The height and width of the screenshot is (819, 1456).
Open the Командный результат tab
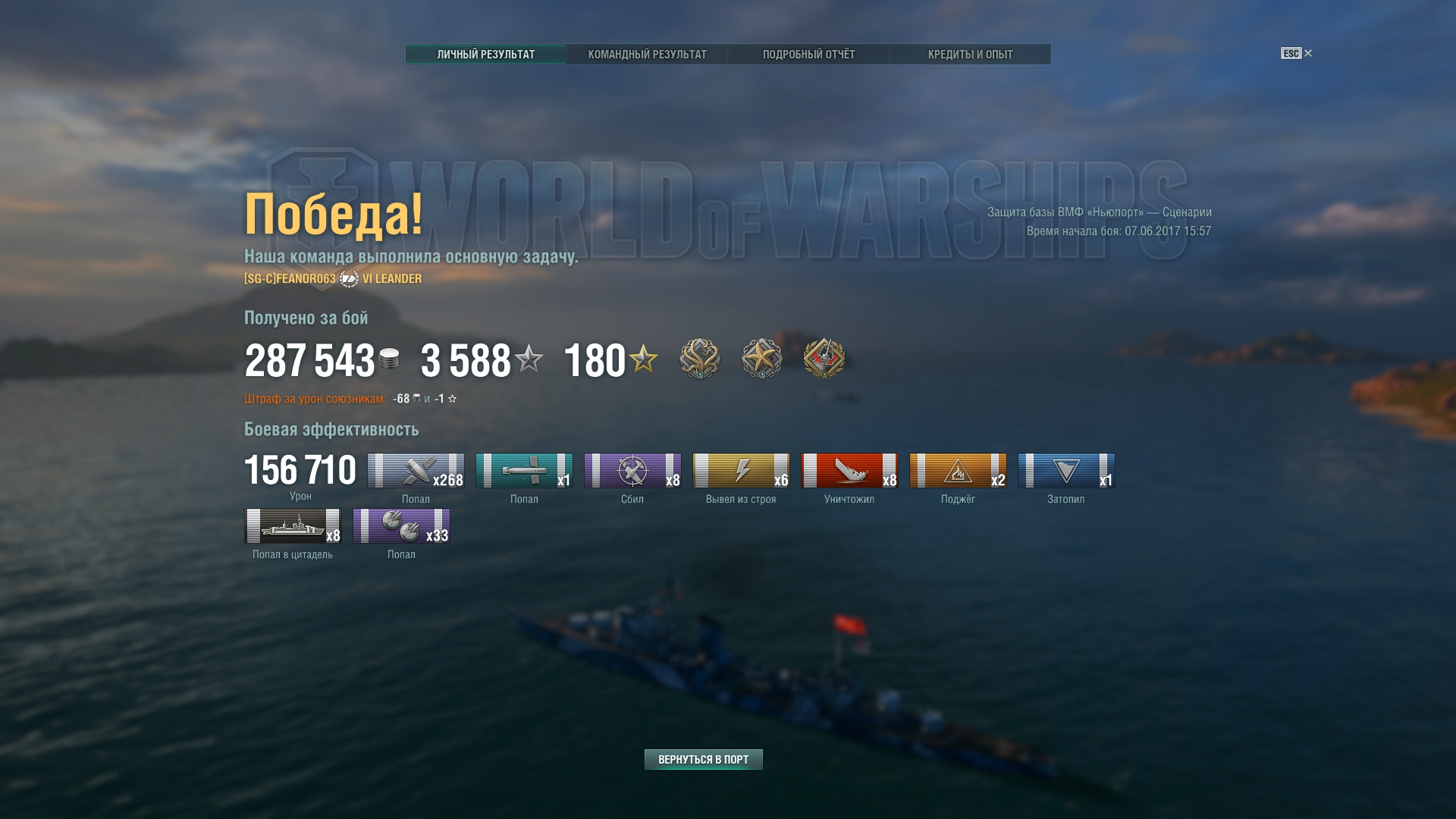[647, 55]
